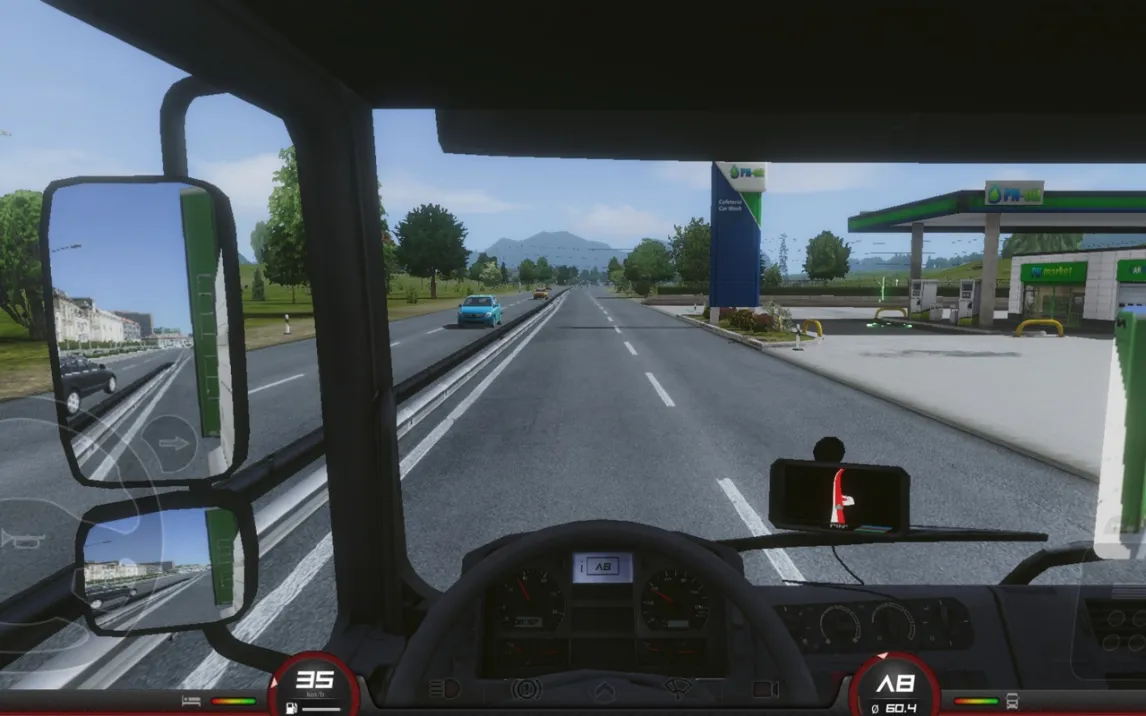Activate the right turn signal arrow

(172, 443)
